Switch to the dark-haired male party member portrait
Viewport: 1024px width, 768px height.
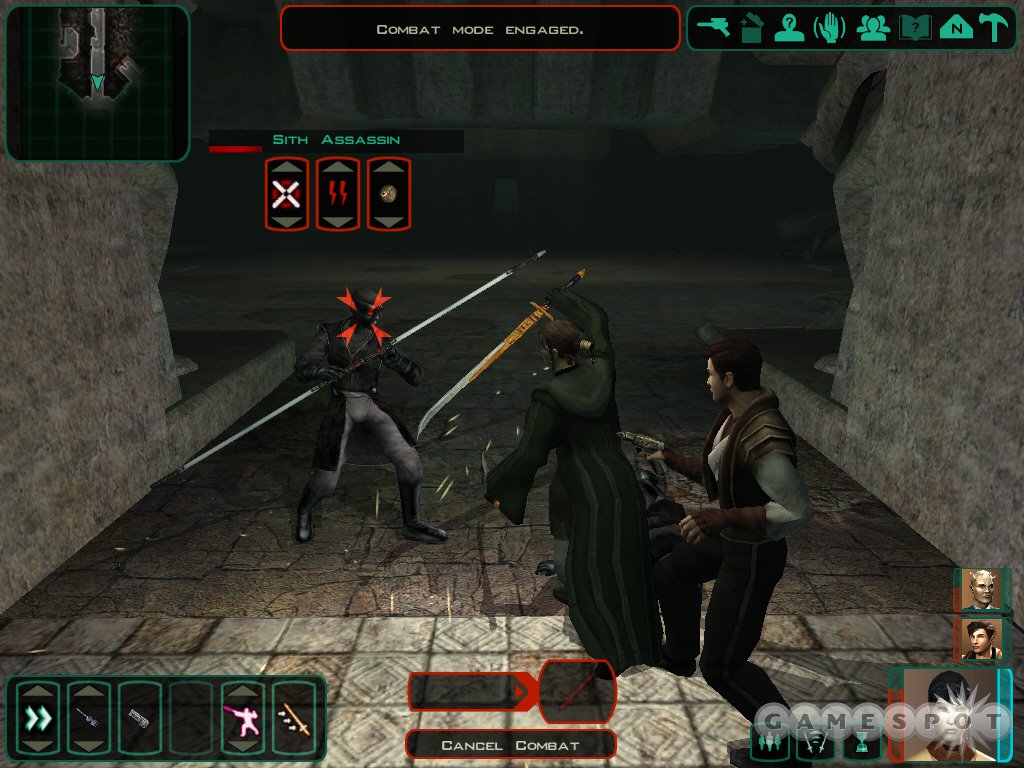(x=981, y=639)
